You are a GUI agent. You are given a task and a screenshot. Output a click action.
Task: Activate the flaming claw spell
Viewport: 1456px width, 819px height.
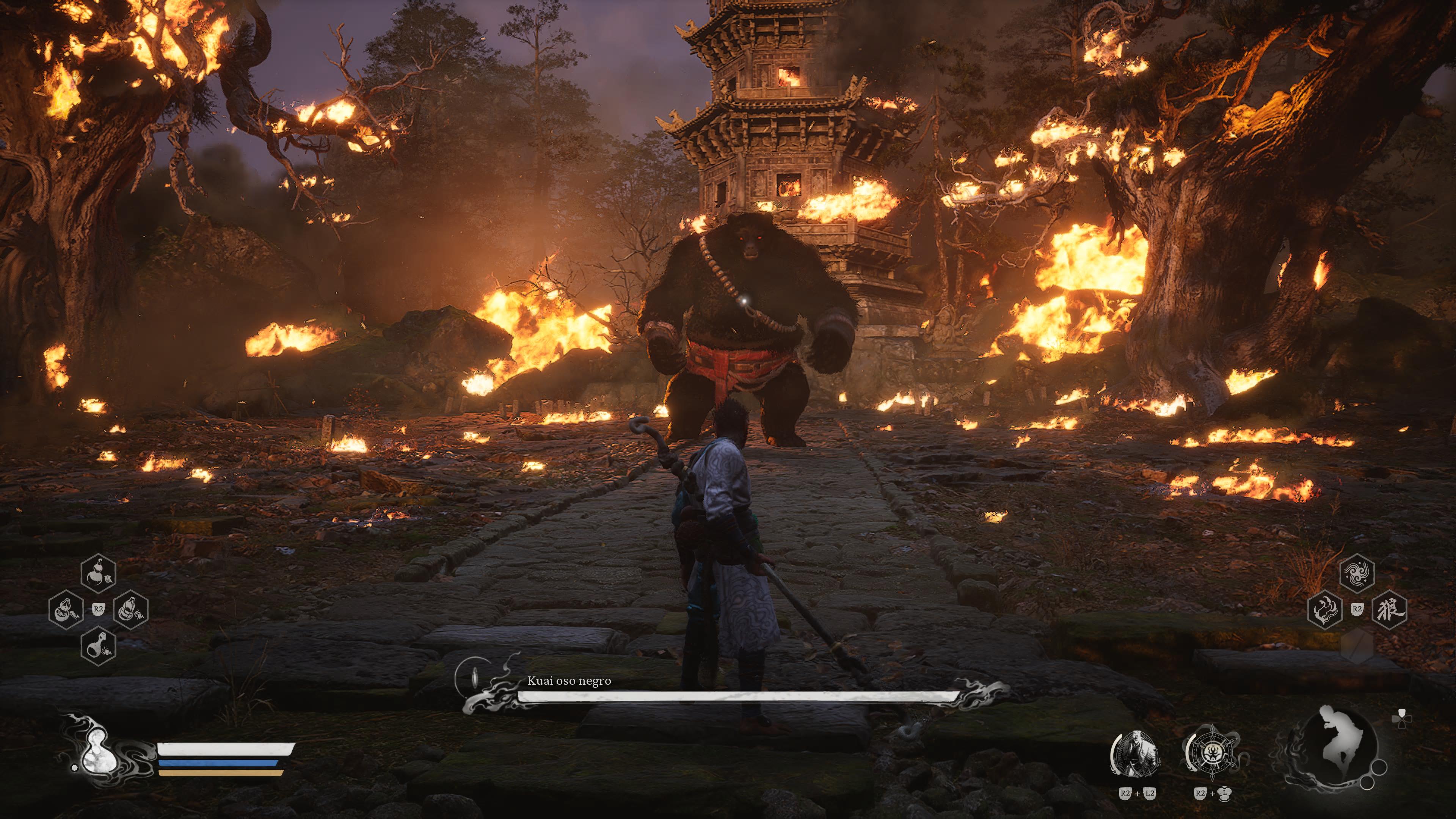click(1325, 610)
